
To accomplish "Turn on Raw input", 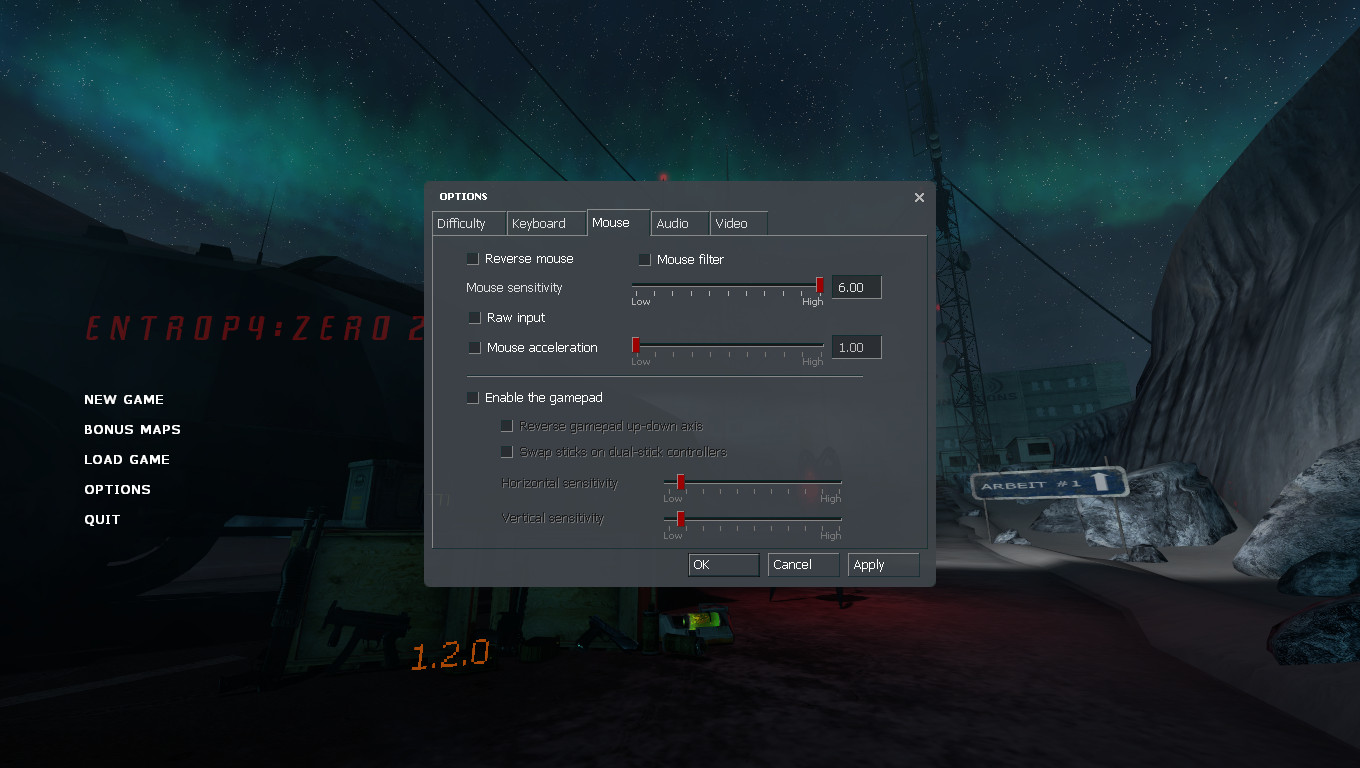I will [474, 317].
